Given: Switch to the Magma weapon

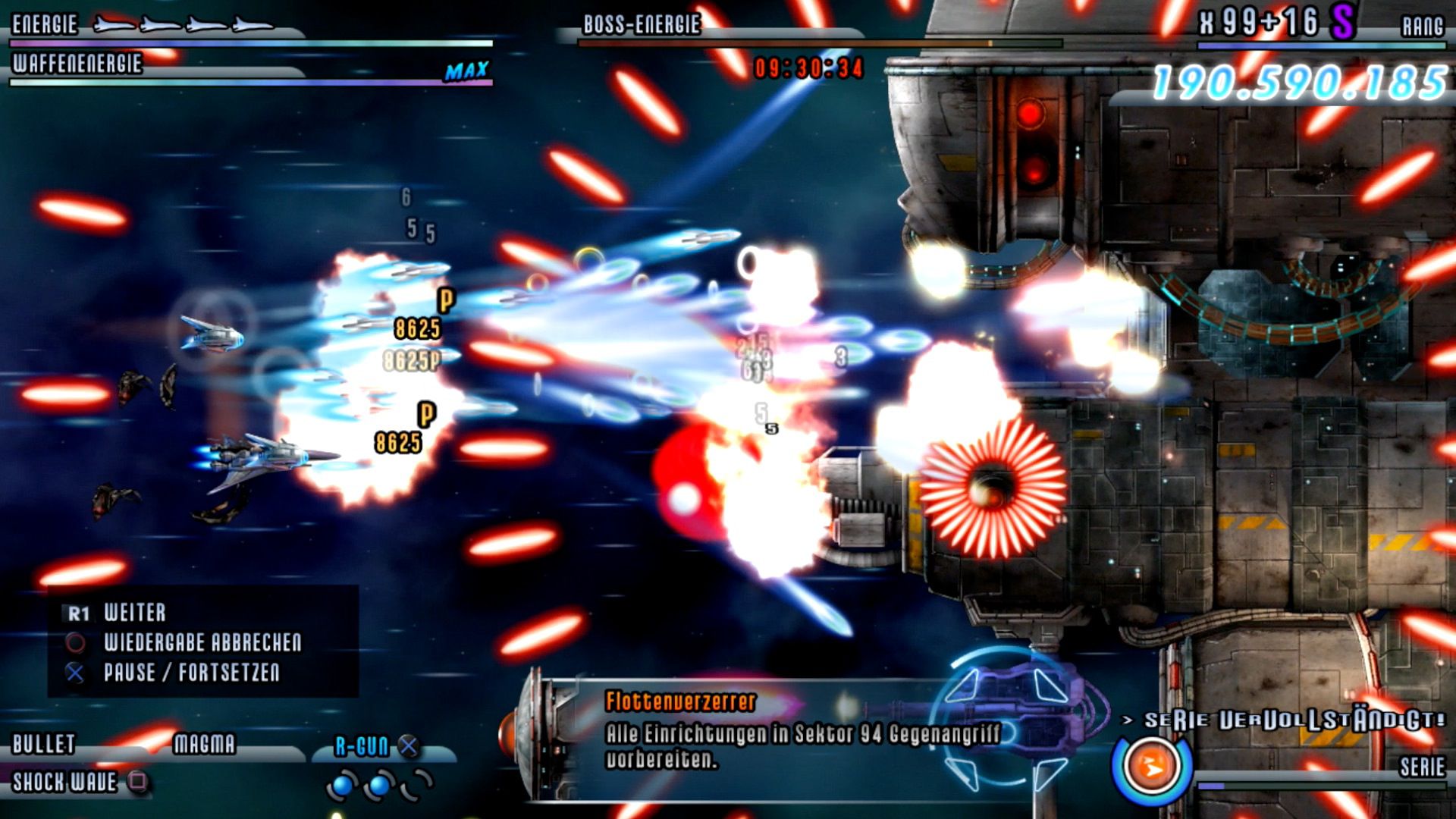Looking at the screenshot, I should (x=204, y=744).
